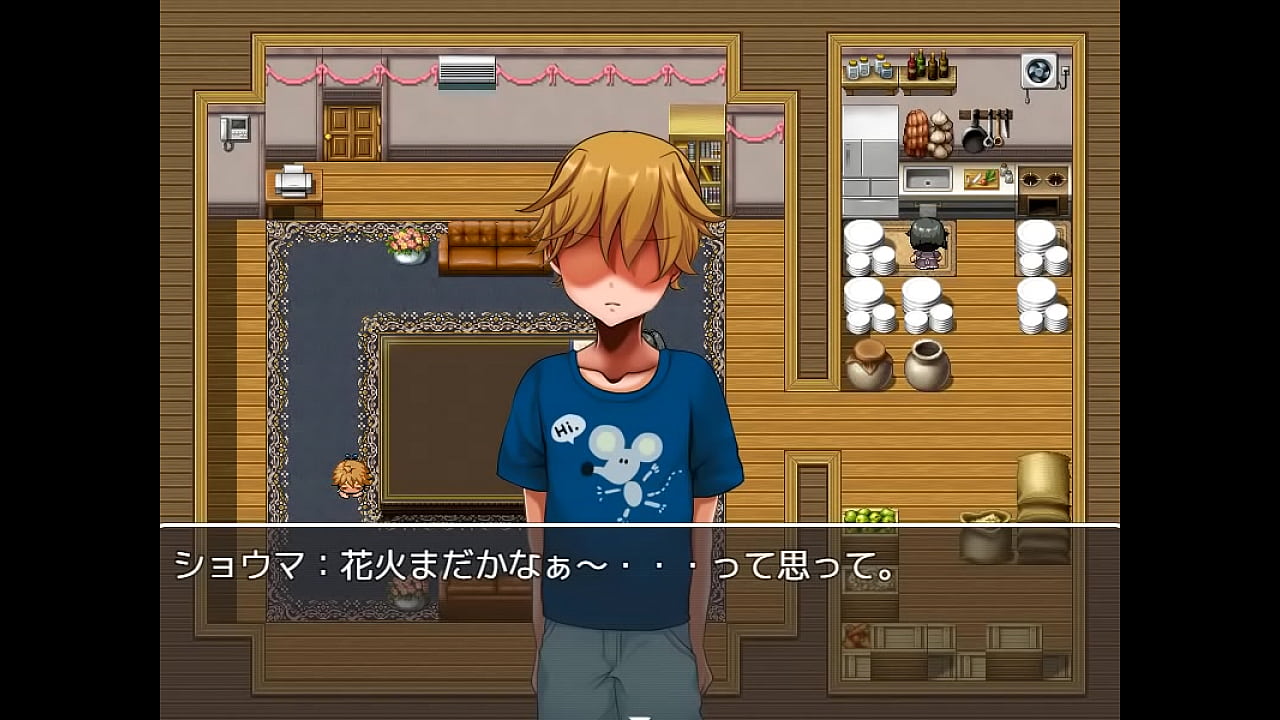Advance Shouma's dialogue message box

(639, 610)
